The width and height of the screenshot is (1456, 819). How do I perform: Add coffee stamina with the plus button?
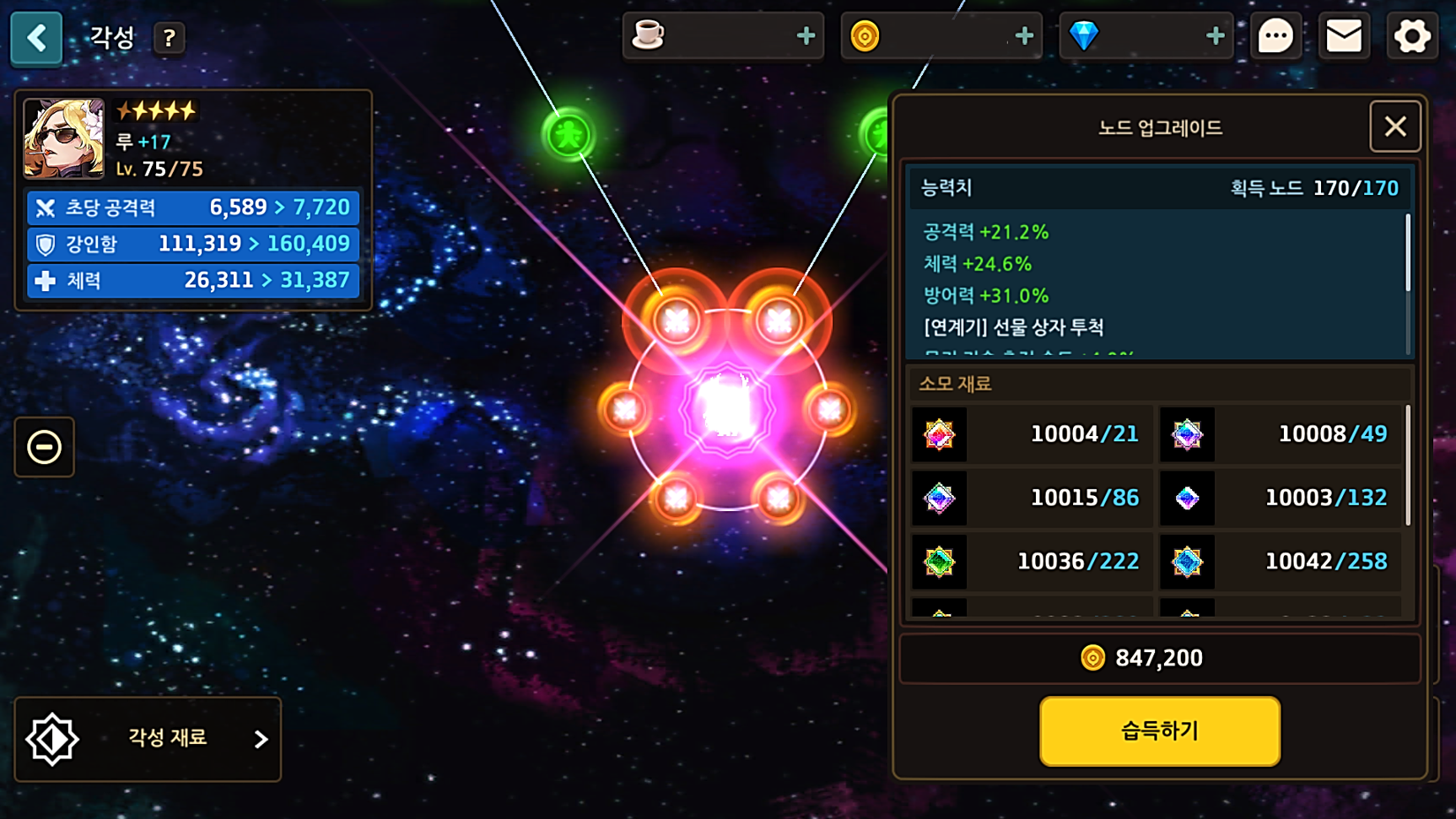click(x=806, y=36)
